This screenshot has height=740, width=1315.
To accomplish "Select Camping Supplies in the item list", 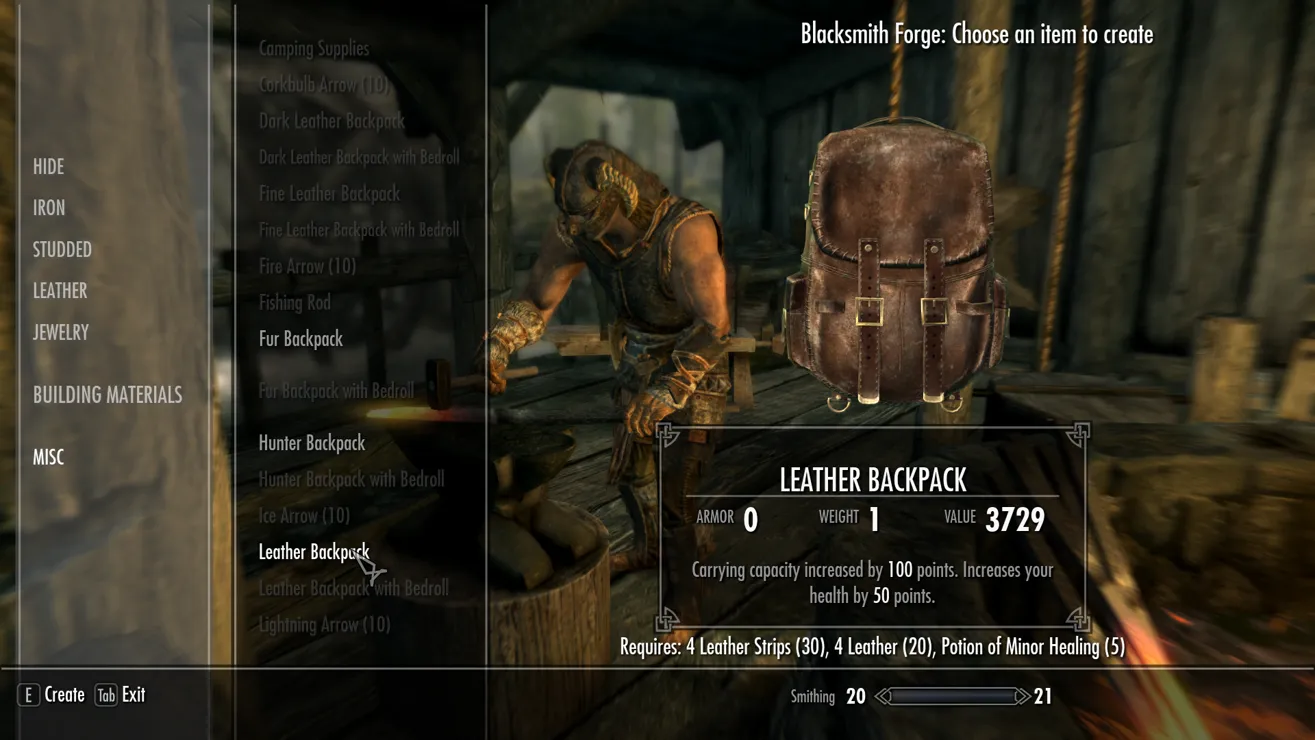I will coord(314,48).
